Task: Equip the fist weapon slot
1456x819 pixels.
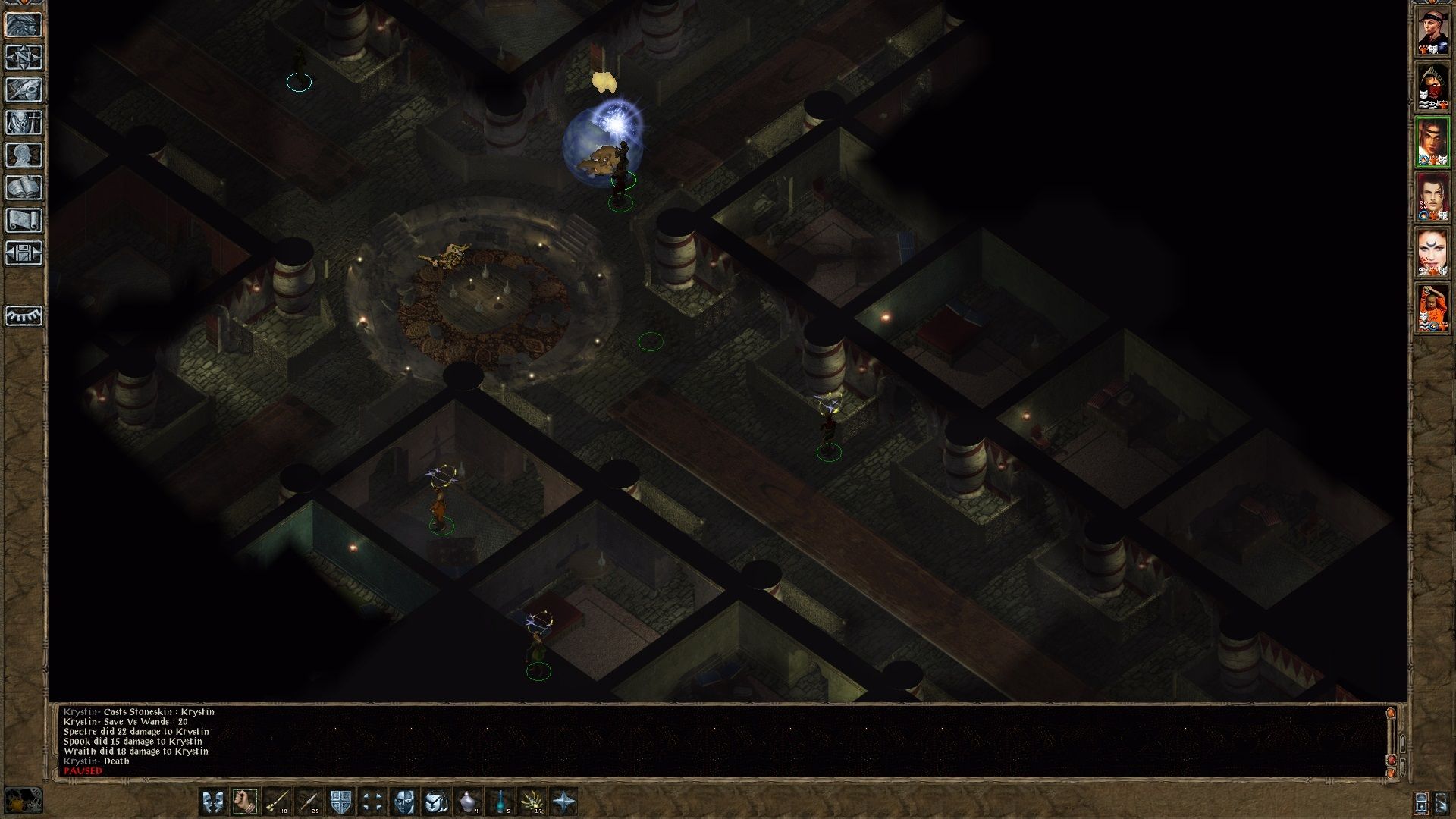Action: pyautogui.click(x=244, y=802)
